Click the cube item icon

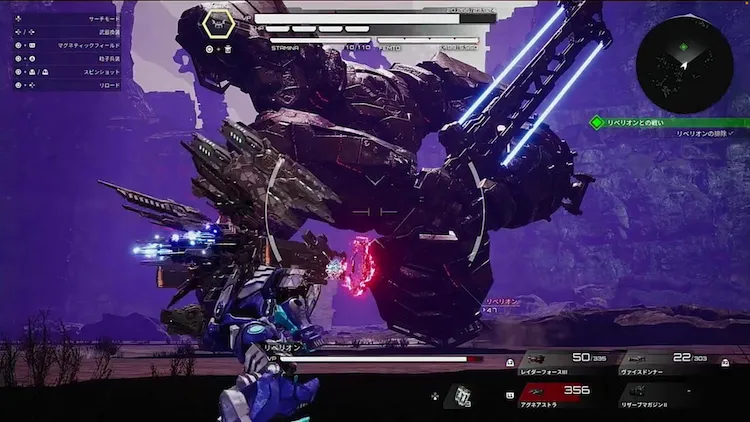(x=460, y=395)
